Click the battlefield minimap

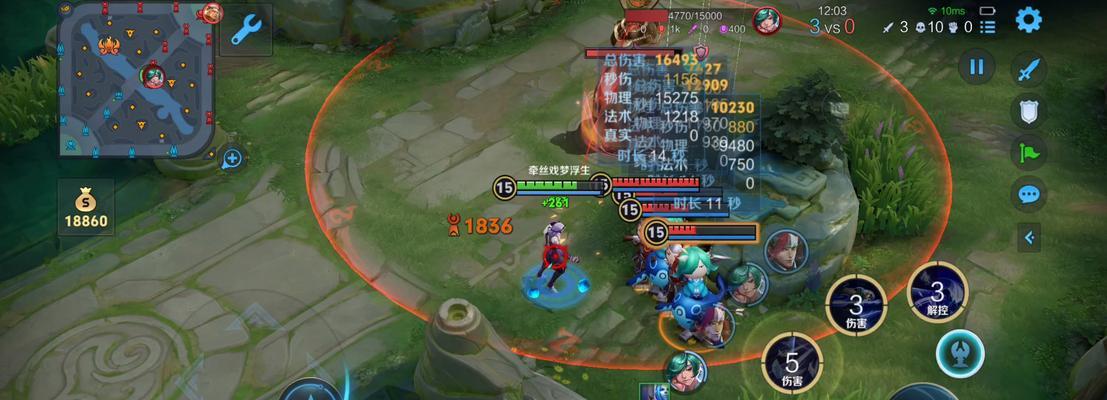pos(137,80)
